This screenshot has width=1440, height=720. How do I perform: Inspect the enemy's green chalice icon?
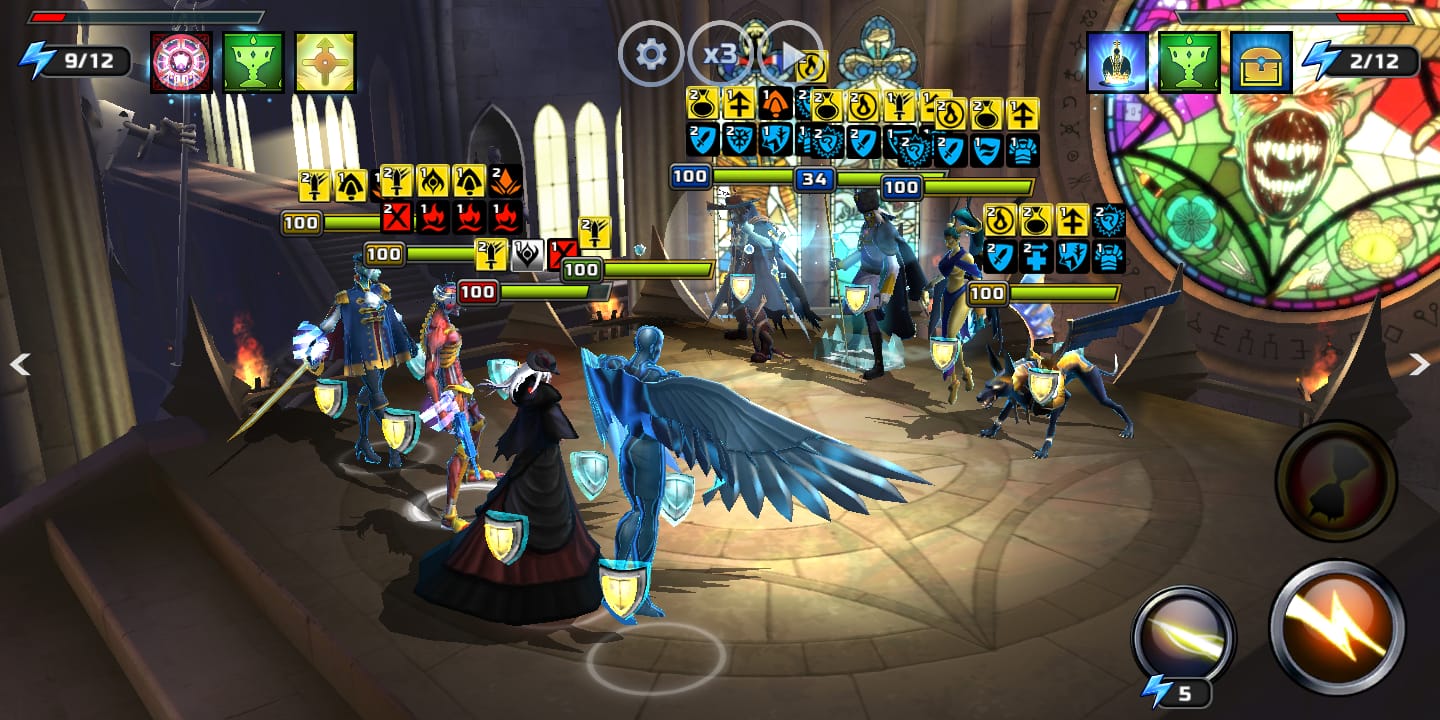(x=1189, y=62)
